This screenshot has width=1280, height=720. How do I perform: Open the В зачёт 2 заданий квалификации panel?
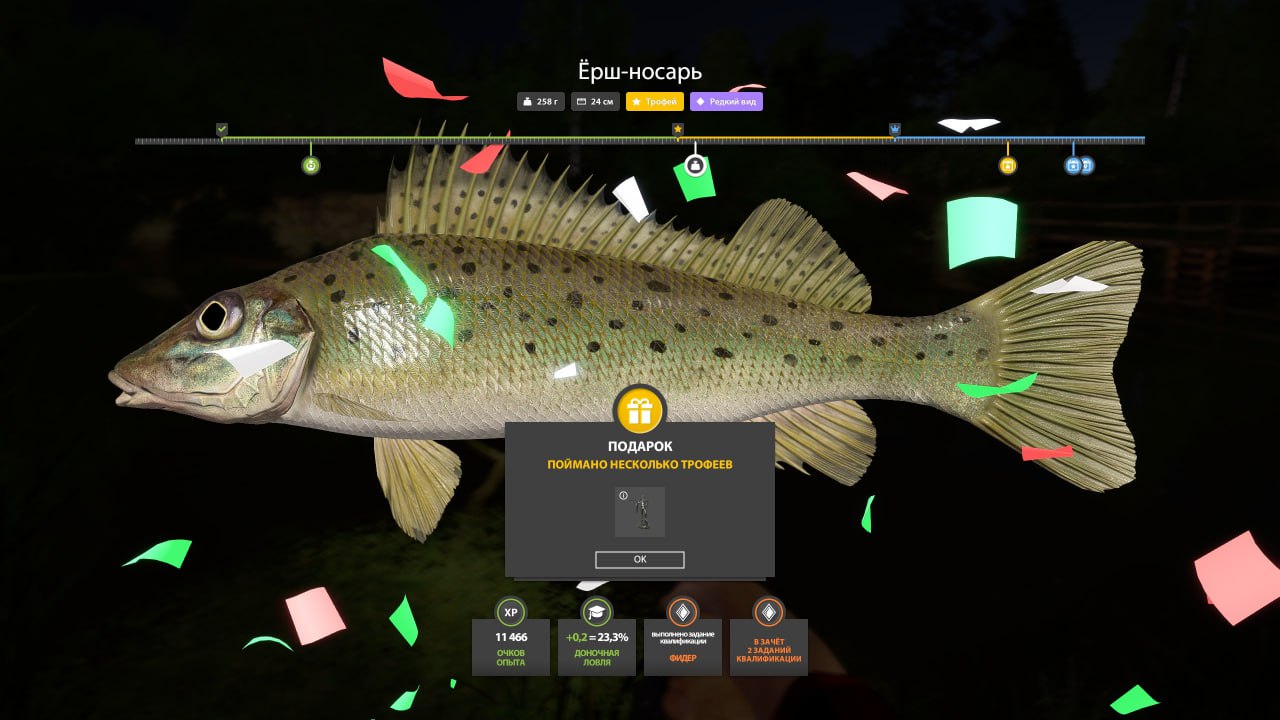click(769, 646)
